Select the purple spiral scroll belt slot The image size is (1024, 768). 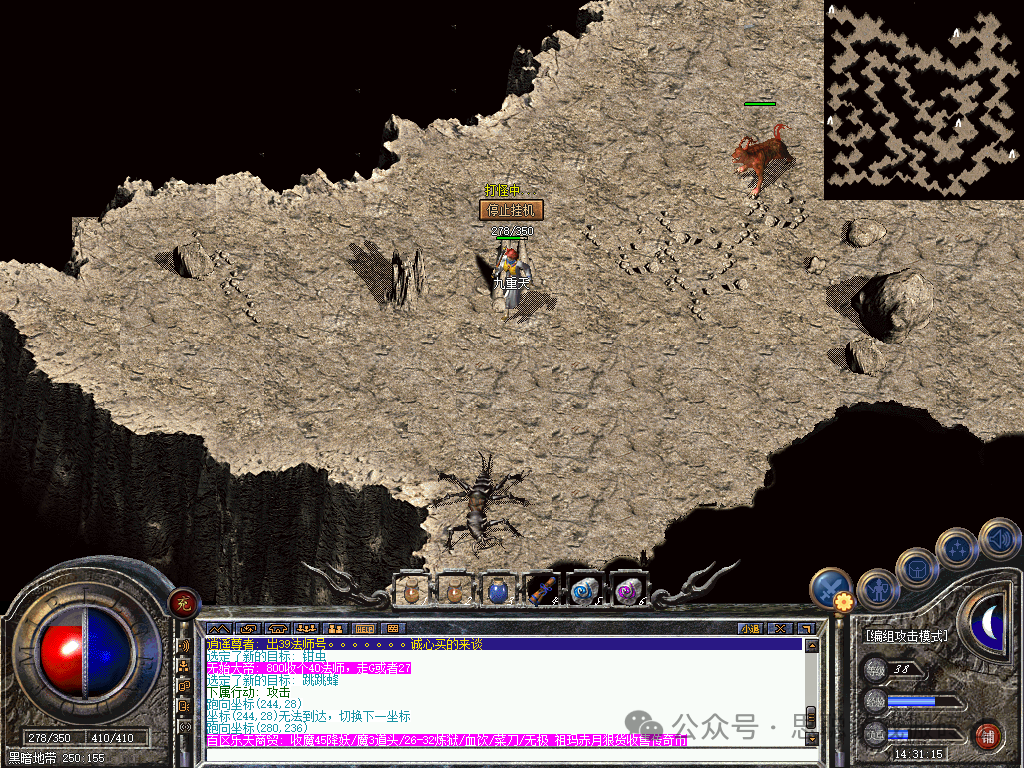628,590
